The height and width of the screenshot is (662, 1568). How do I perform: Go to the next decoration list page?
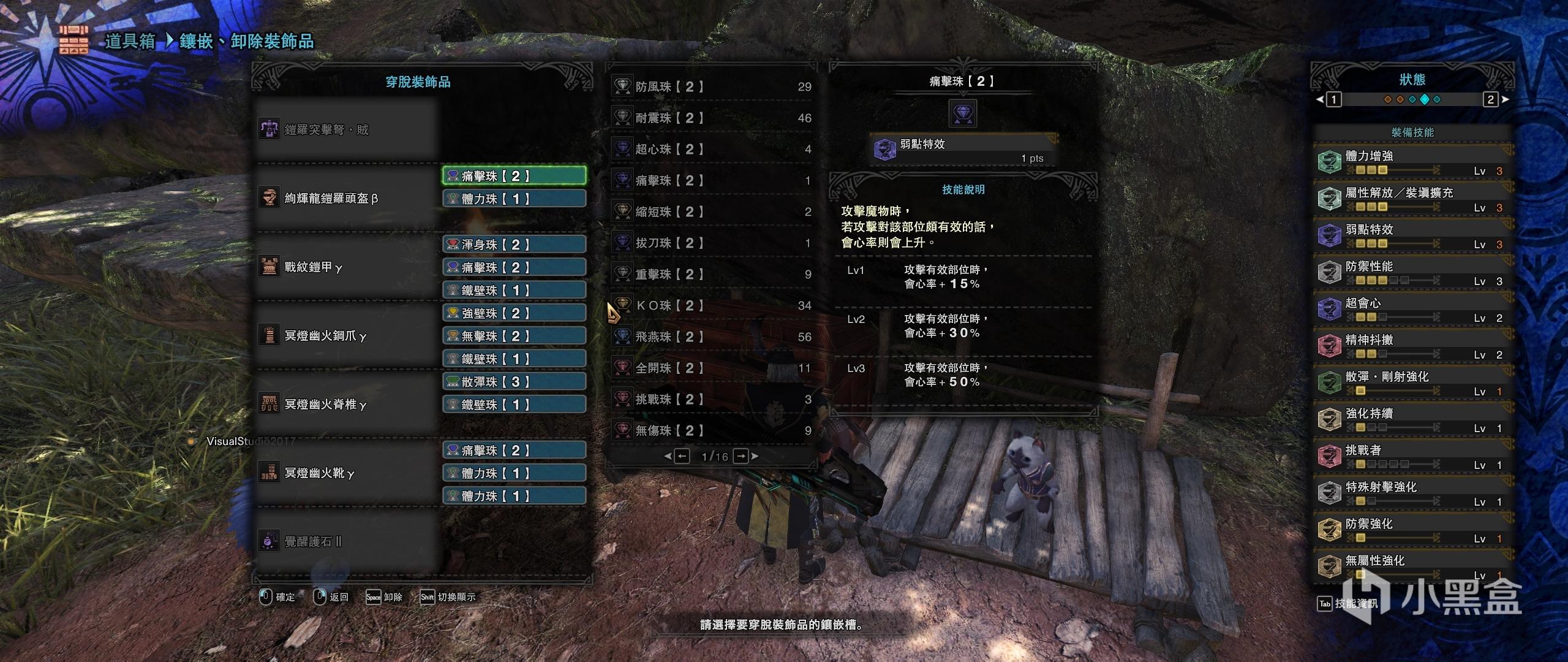tap(741, 456)
